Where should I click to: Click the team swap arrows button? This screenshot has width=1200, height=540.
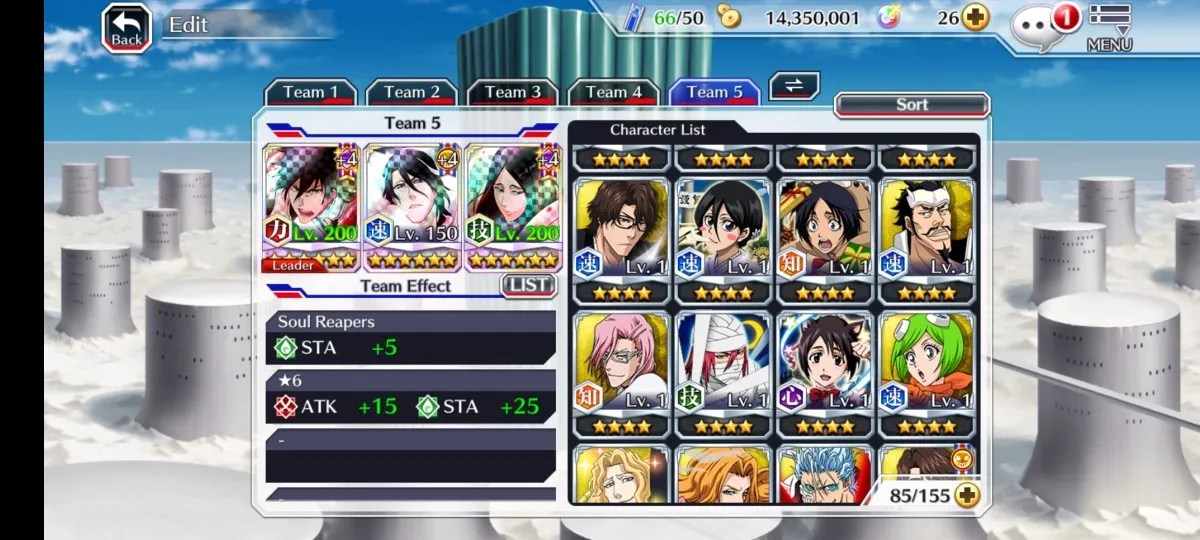point(794,86)
